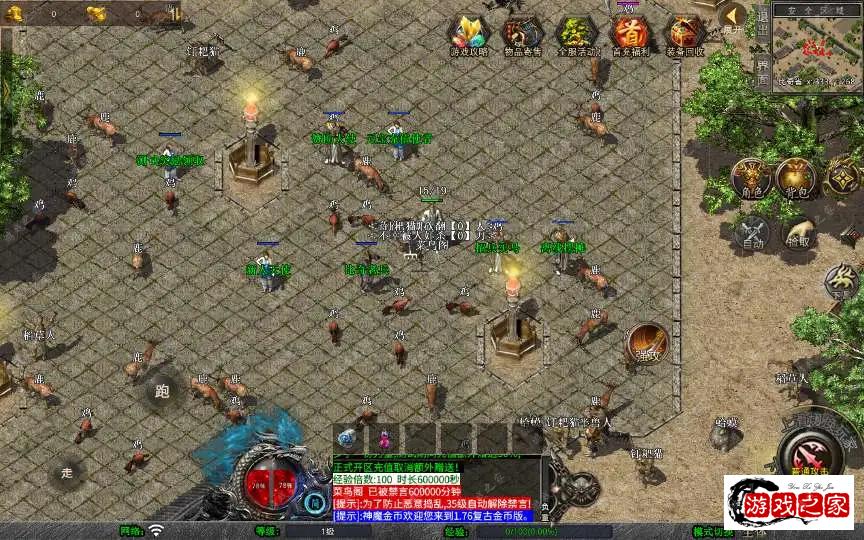
Task: Activate the 强攻 forced attack skill
Action: 647,343
